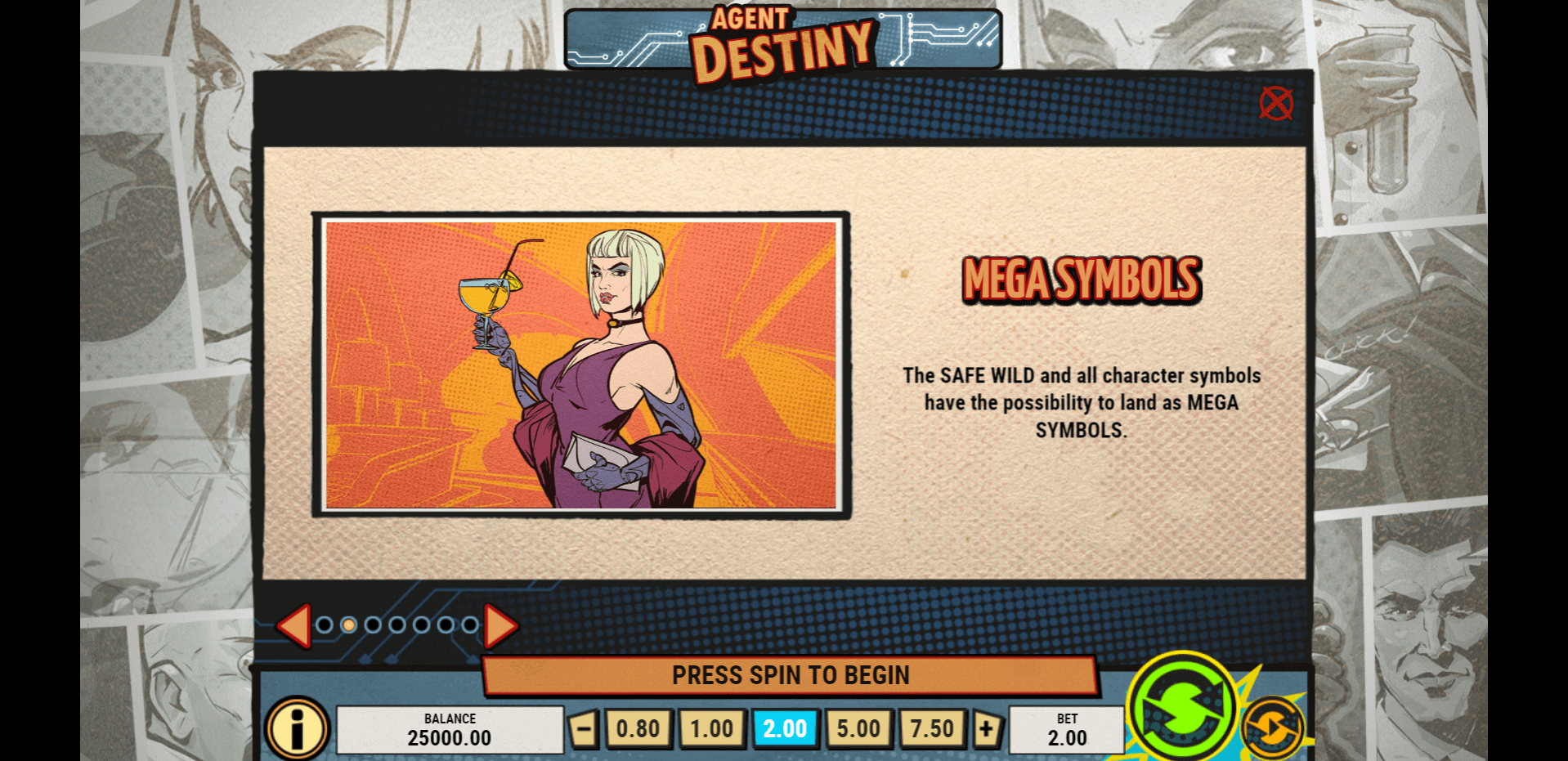Choose the 1.00 bet amount
The image size is (1568, 761).
[711, 728]
